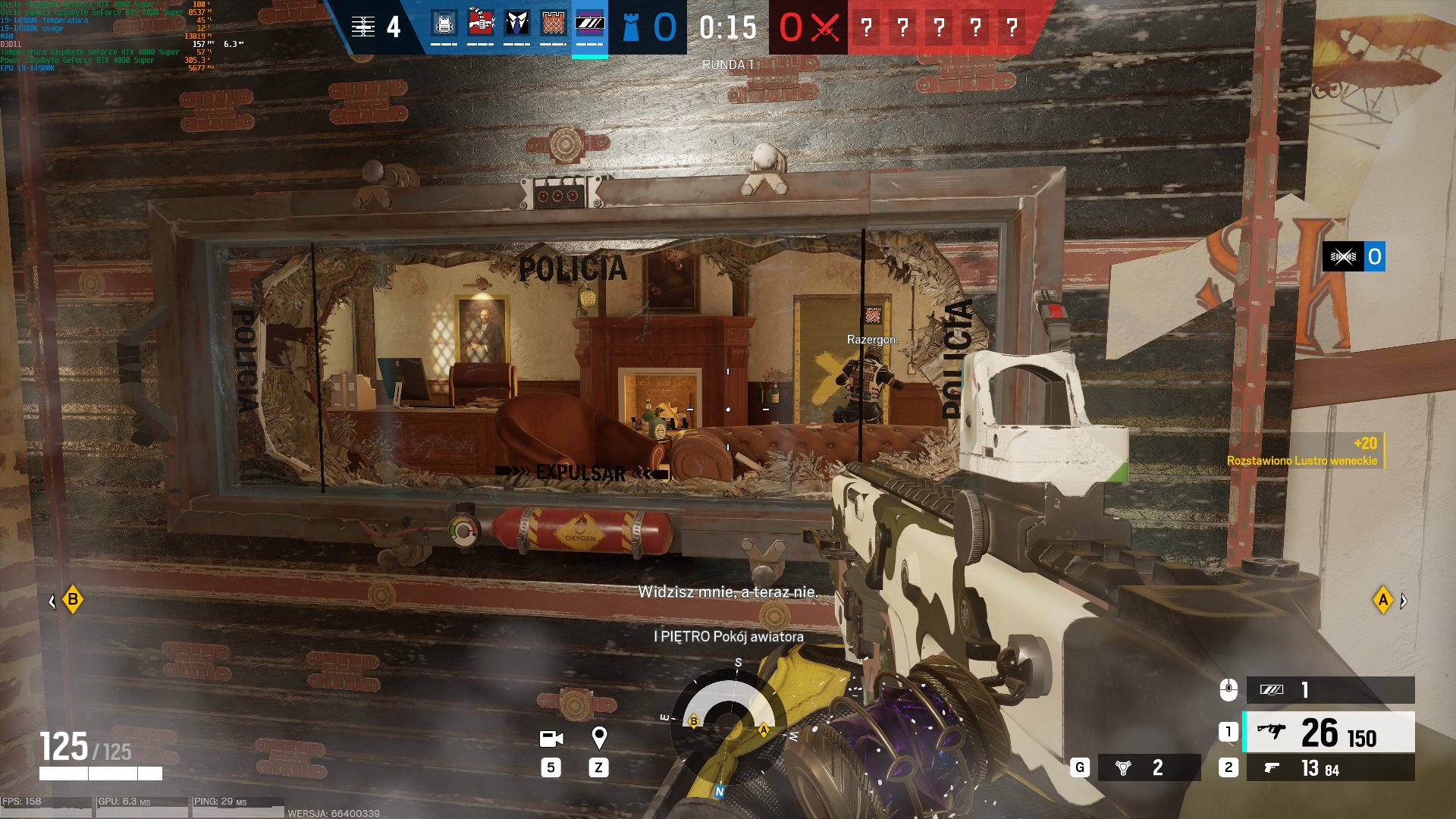1456x819 pixels.
Task: Select the Rook armor-vest operator icon
Action: [444, 24]
